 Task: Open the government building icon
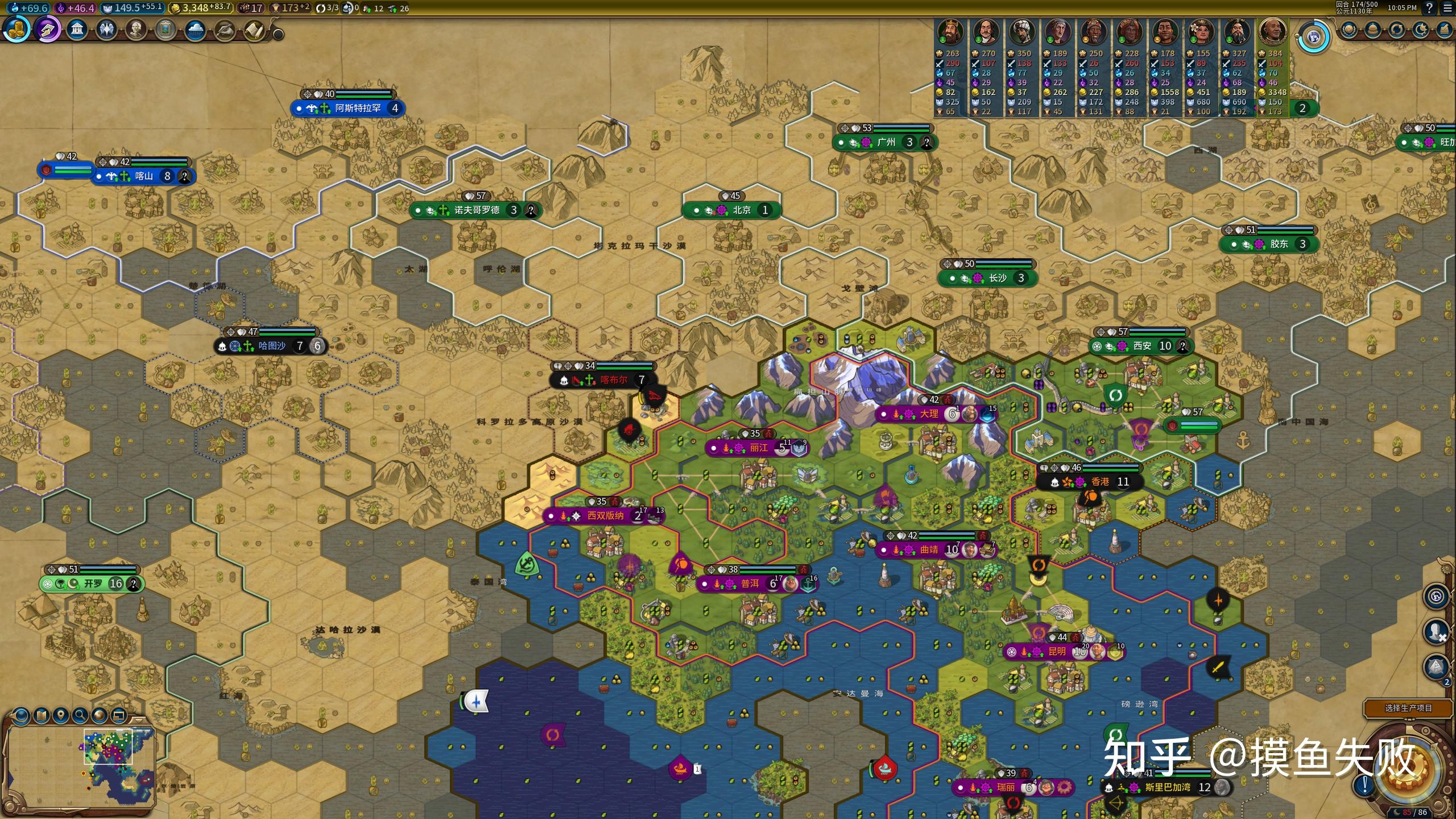click(x=77, y=30)
